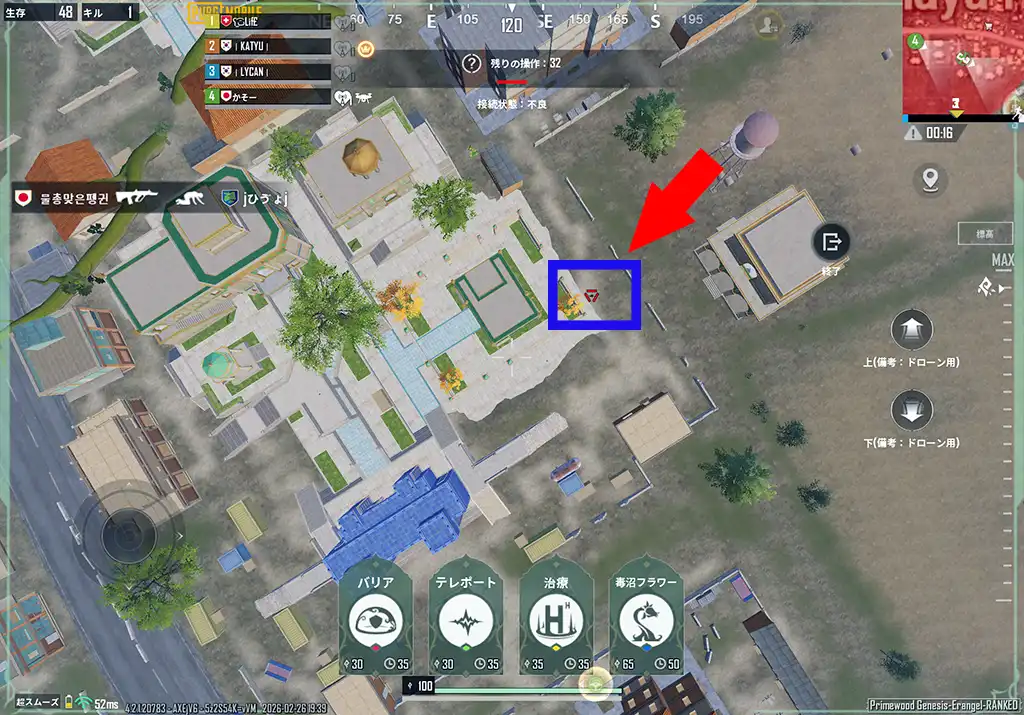The width and height of the screenshot is (1024, 715).
Task: Lower the drone with the 下 arrow
Action: click(x=911, y=410)
